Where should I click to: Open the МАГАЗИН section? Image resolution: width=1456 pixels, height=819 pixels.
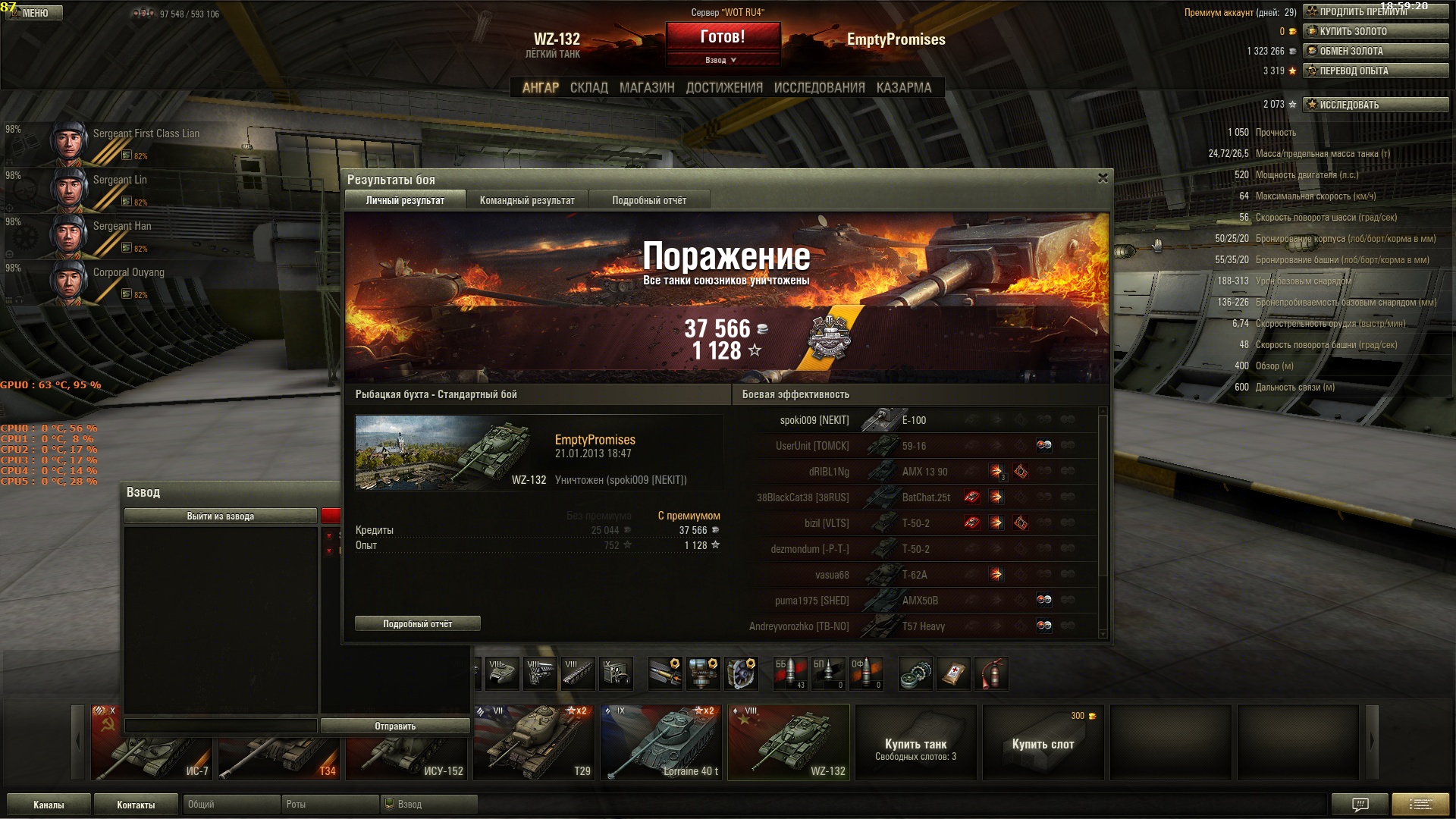click(647, 88)
